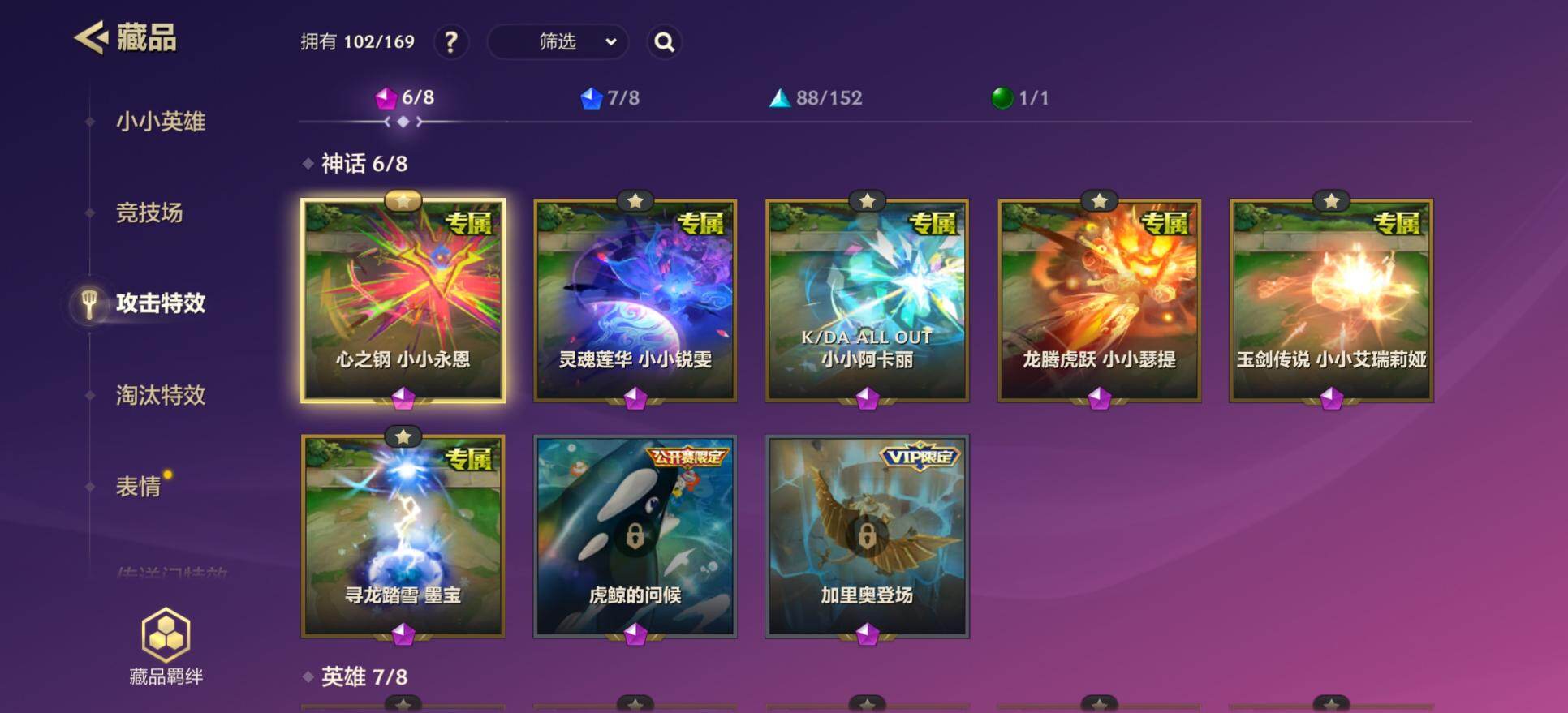Image resolution: width=1568 pixels, height=713 pixels.
Task: Switch to the blue gem 7/8 tab
Action: click(x=610, y=98)
